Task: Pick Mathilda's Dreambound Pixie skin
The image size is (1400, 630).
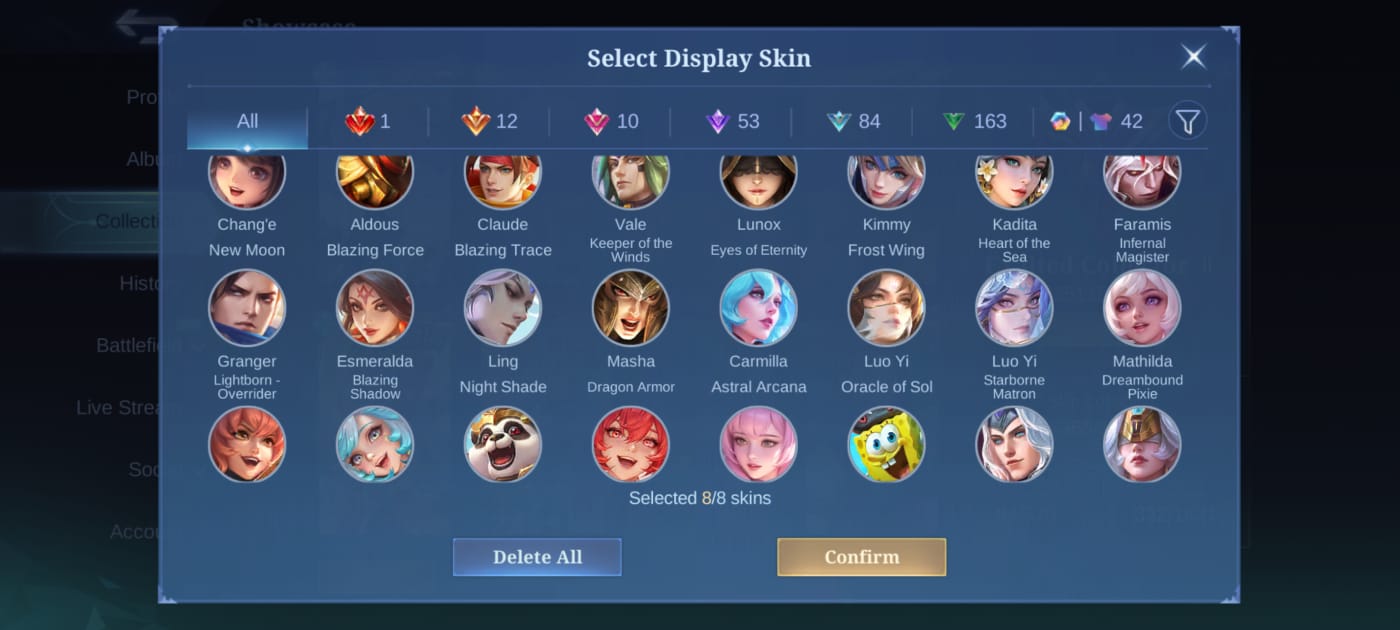Action: pos(1142,308)
